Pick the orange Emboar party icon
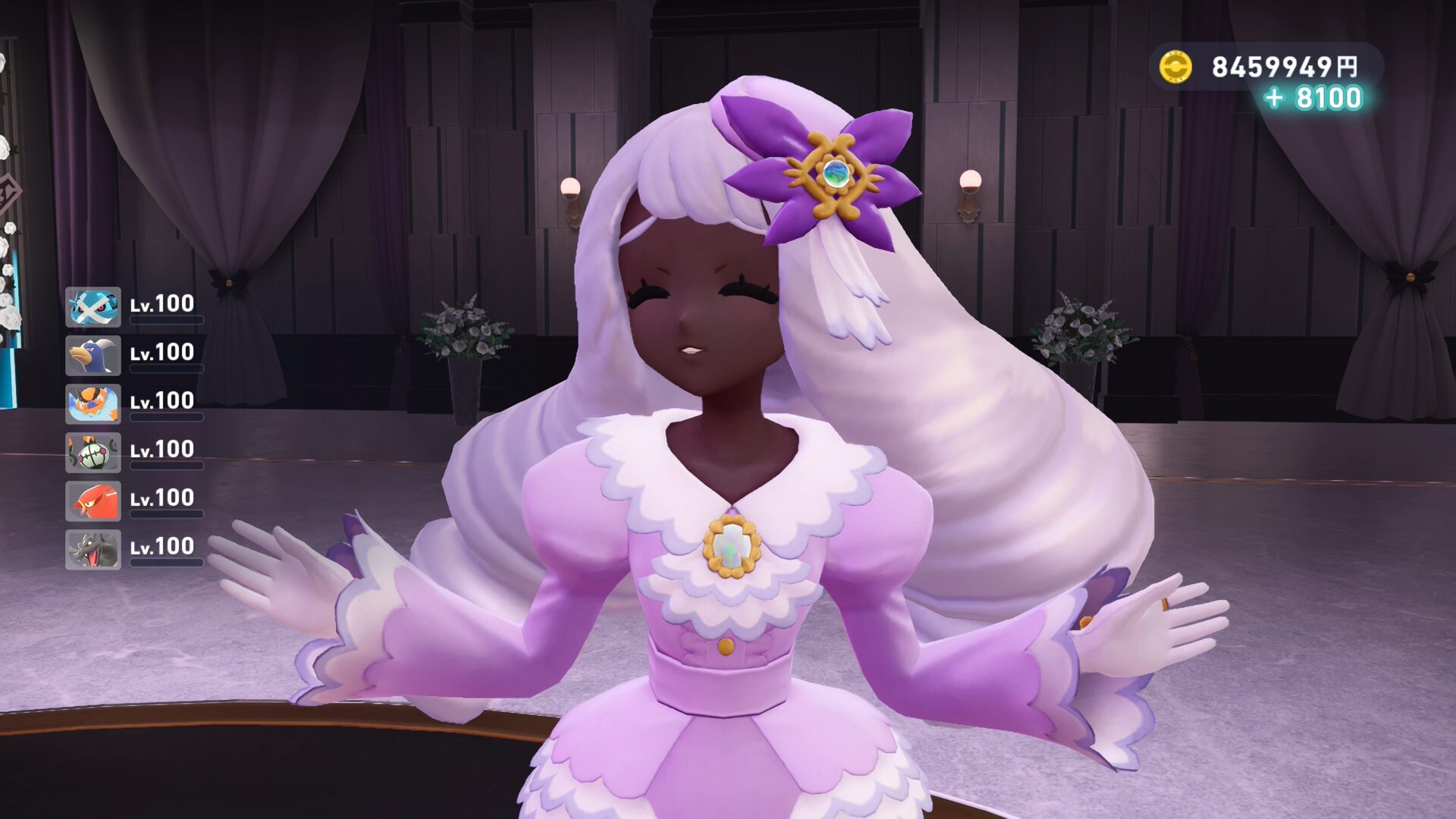 (x=93, y=404)
